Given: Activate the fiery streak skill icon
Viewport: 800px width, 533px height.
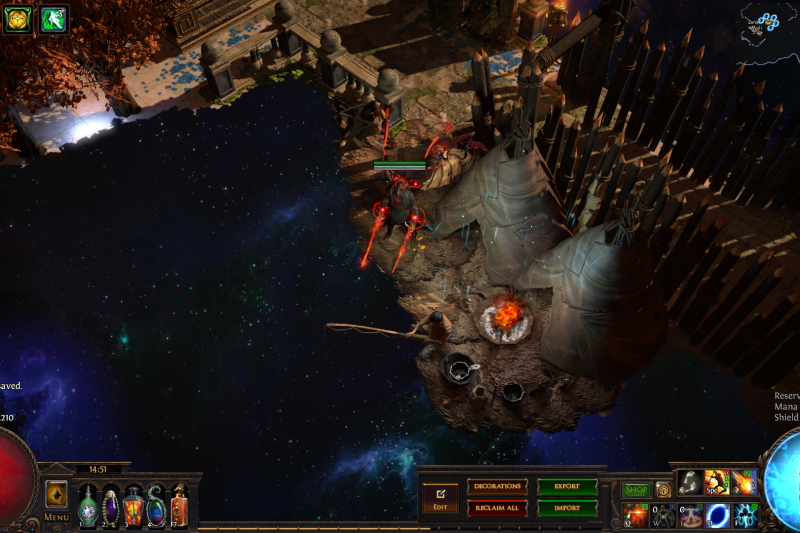Looking at the screenshot, I should (x=744, y=483).
